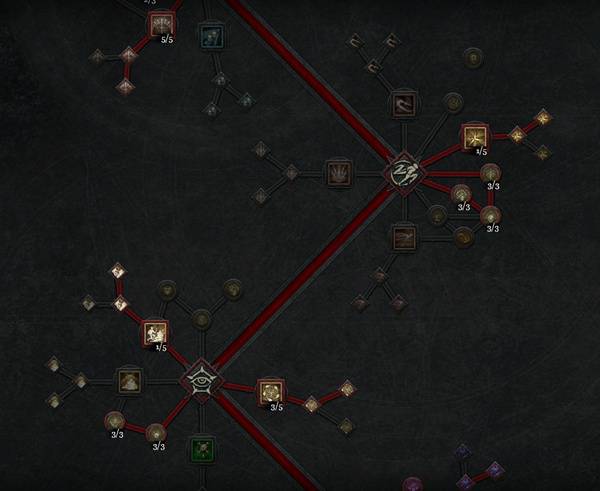The image size is (600, 491).
Task: Select the square skill node directly below running hub
Action: coord(403,237)
